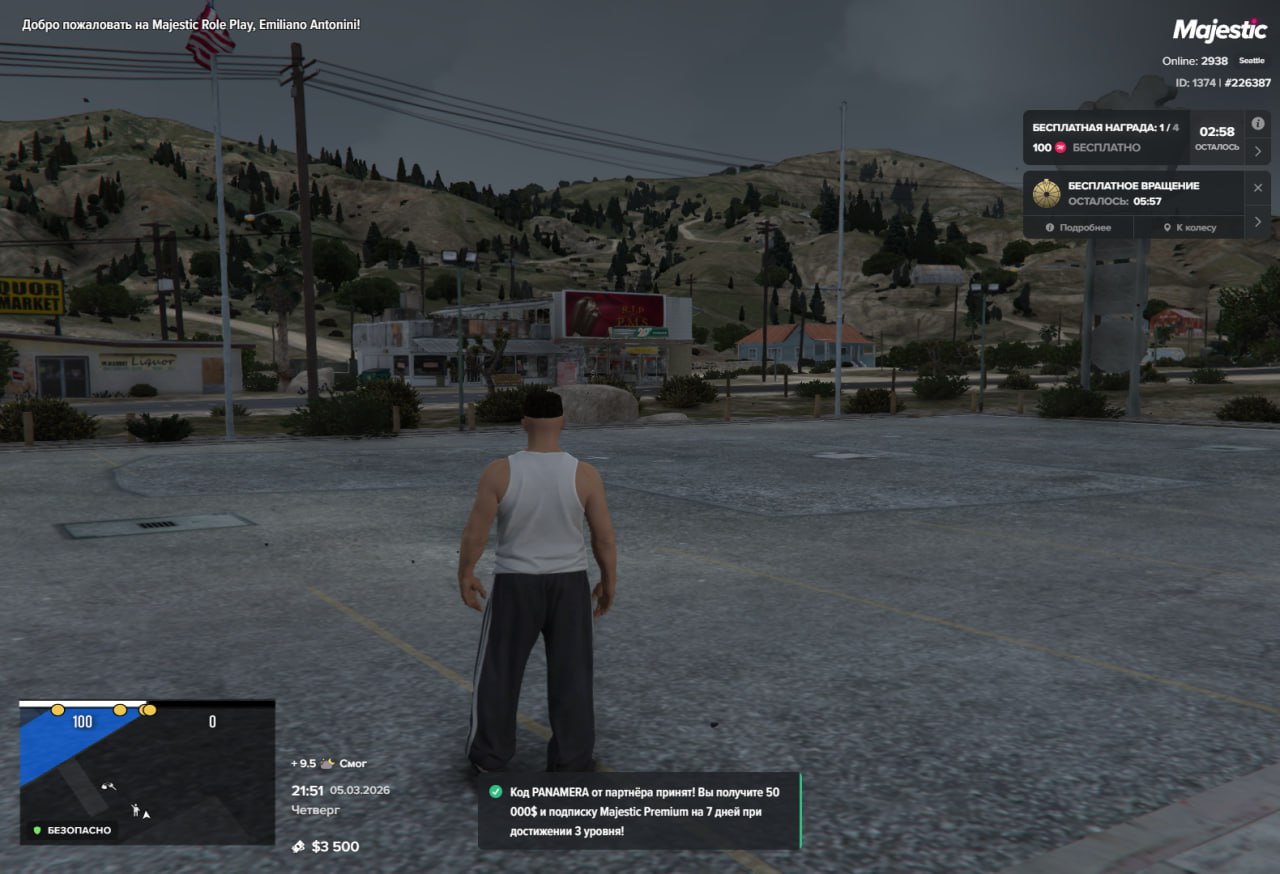Expand the free reward panel arrow
The image size is (1280, 874).
[1258, 152]
